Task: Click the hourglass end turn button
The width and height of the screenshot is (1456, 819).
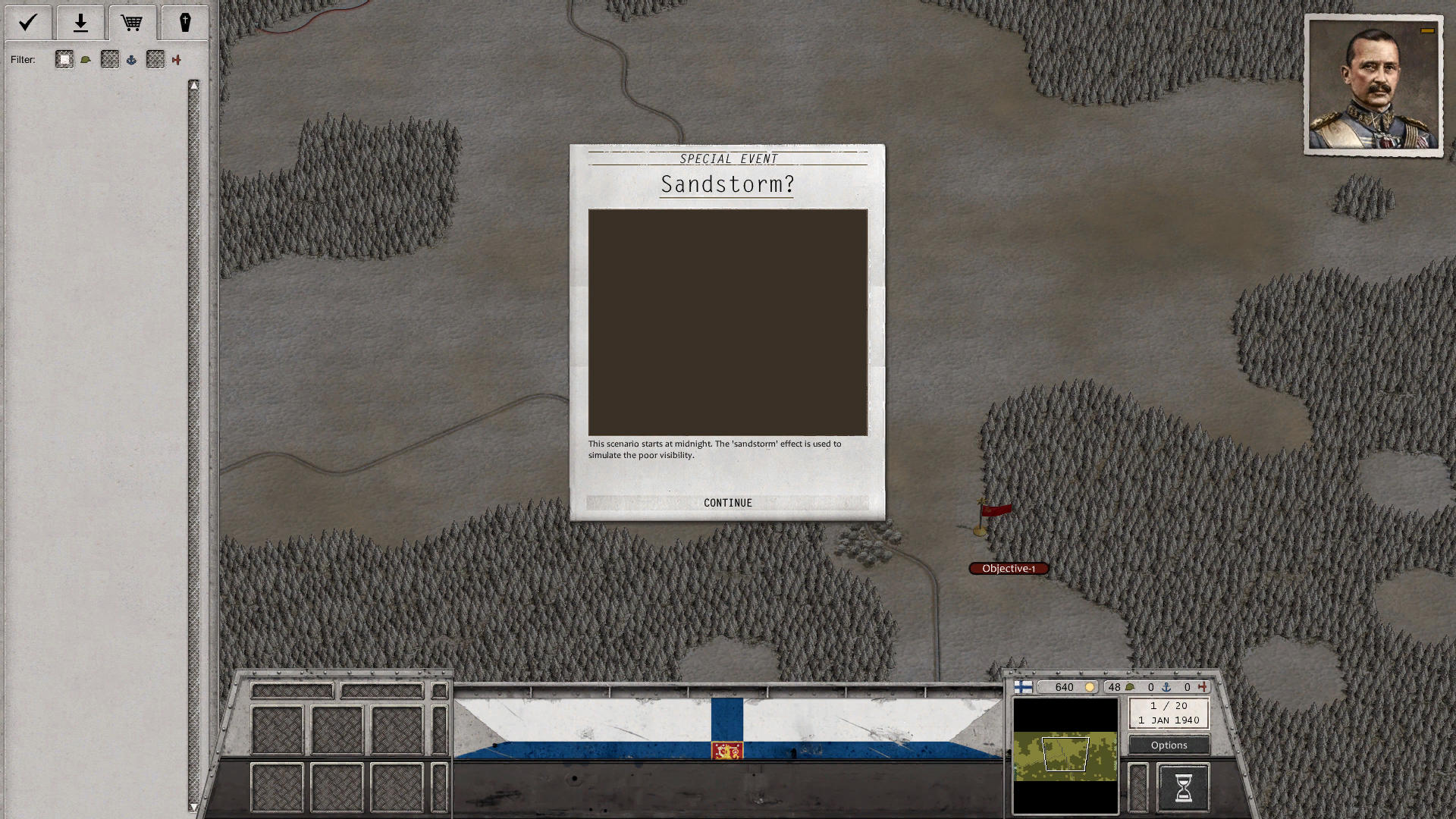Action: pyautogui.click(x=1183, y=787)
